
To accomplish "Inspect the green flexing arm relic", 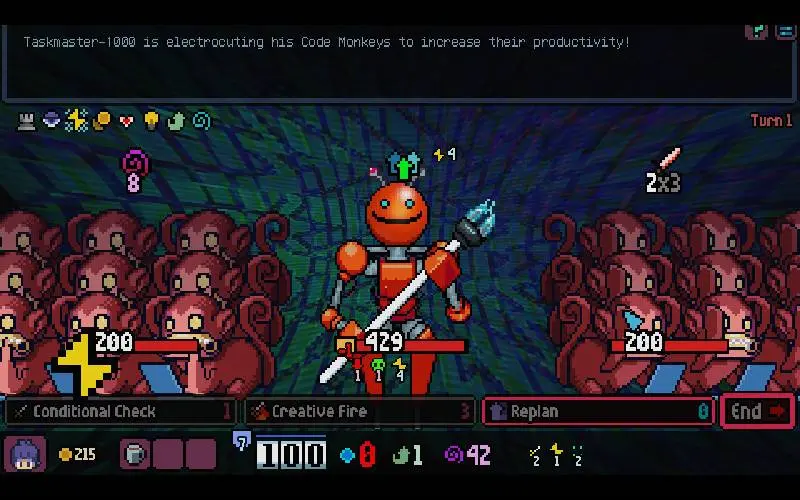I will pos(176,121).
